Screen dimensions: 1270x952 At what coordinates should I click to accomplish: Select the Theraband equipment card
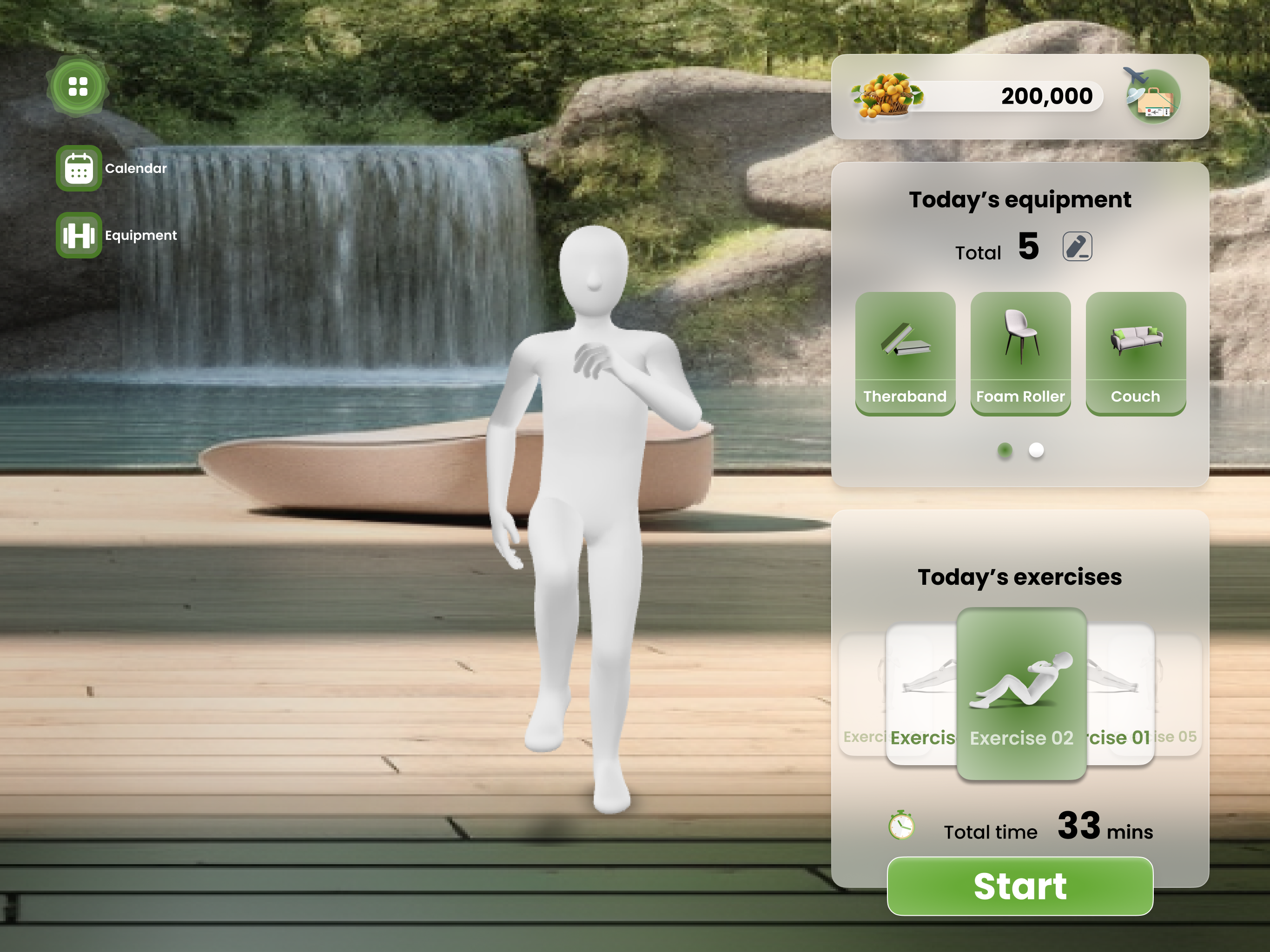[905, 353]
